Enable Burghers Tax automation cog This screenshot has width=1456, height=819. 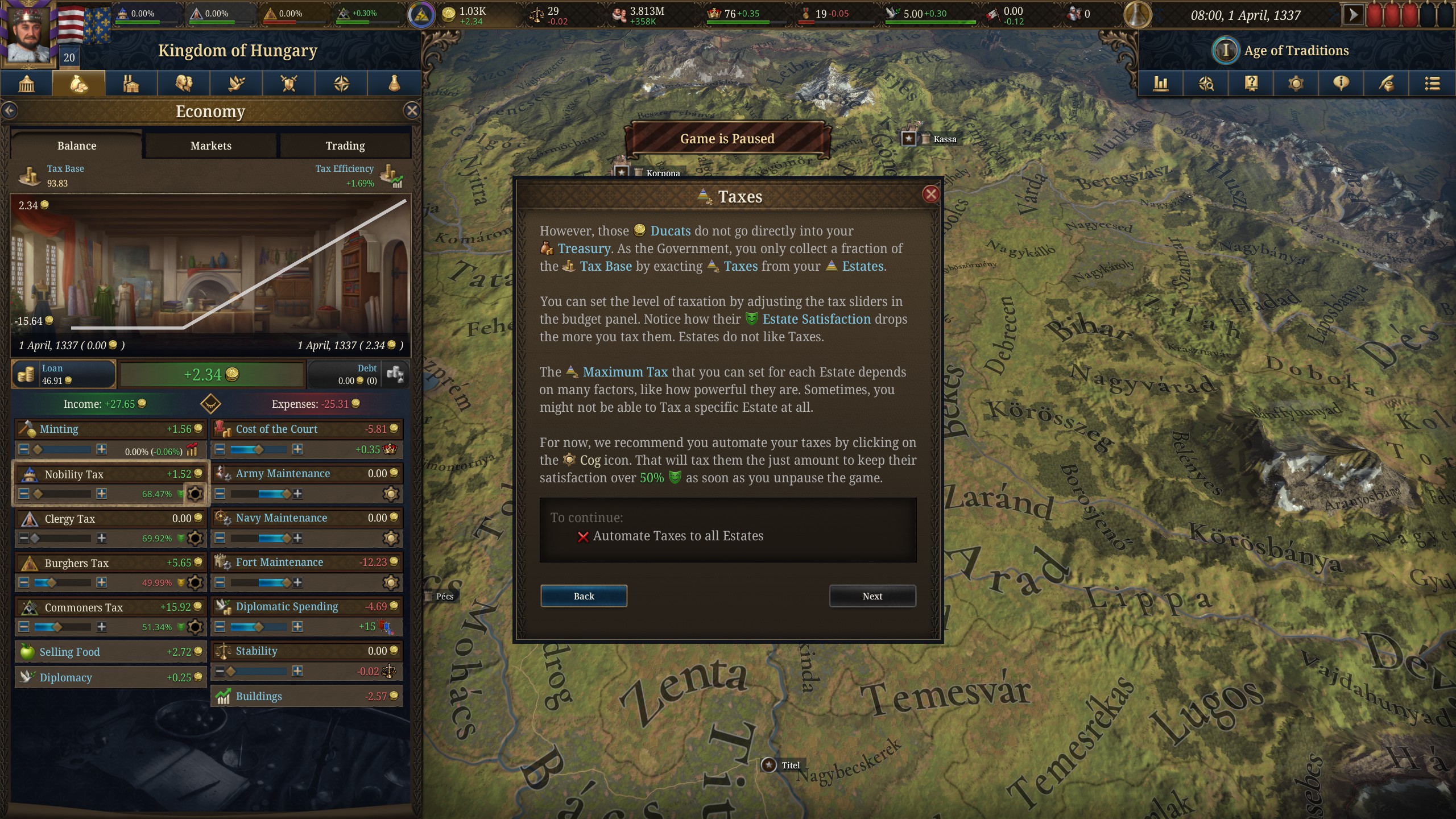(195, 582)
